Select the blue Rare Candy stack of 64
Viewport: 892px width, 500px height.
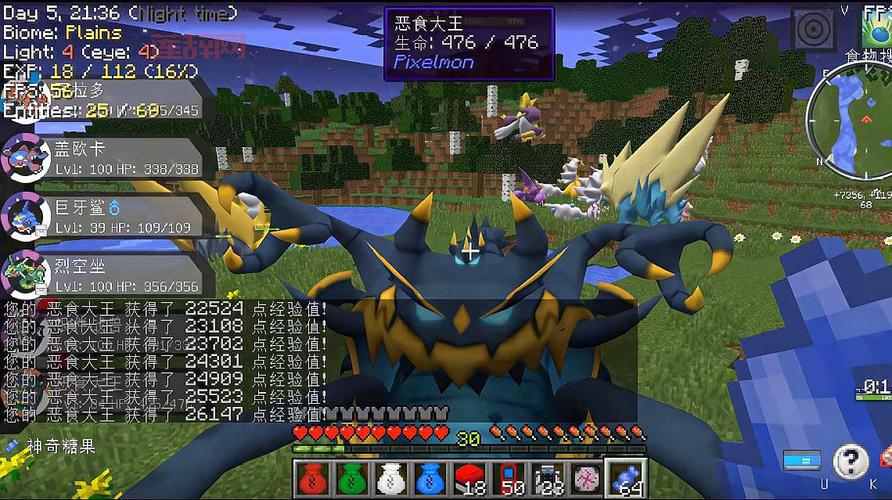click(x=625, y=478)
